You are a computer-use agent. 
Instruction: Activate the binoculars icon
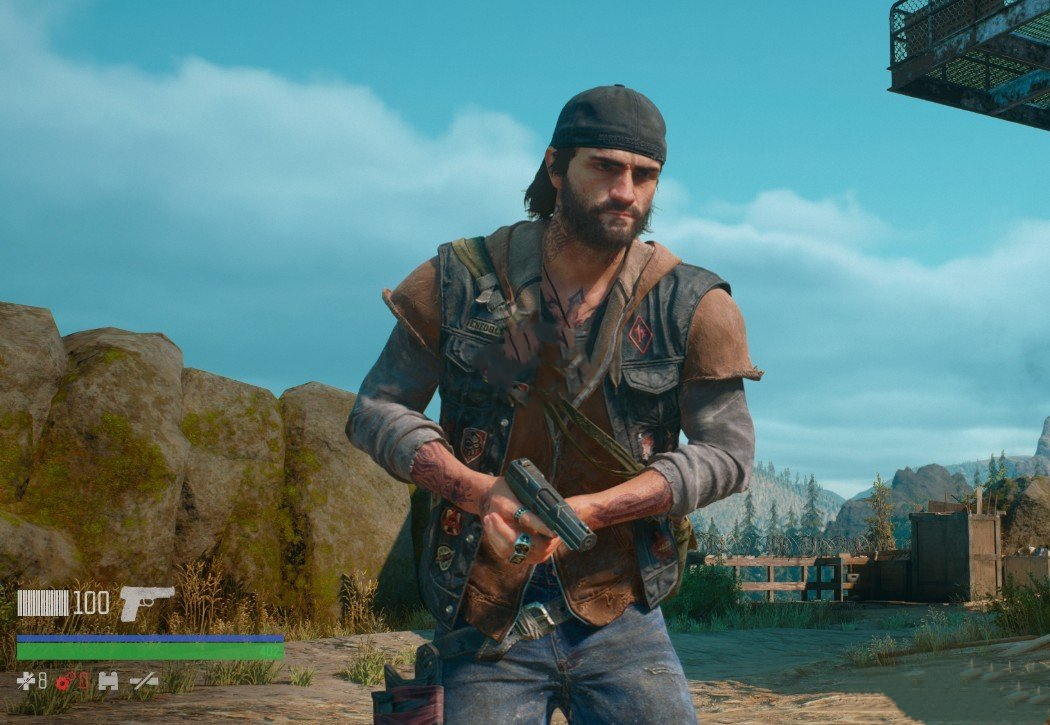(x=108, y=681)
